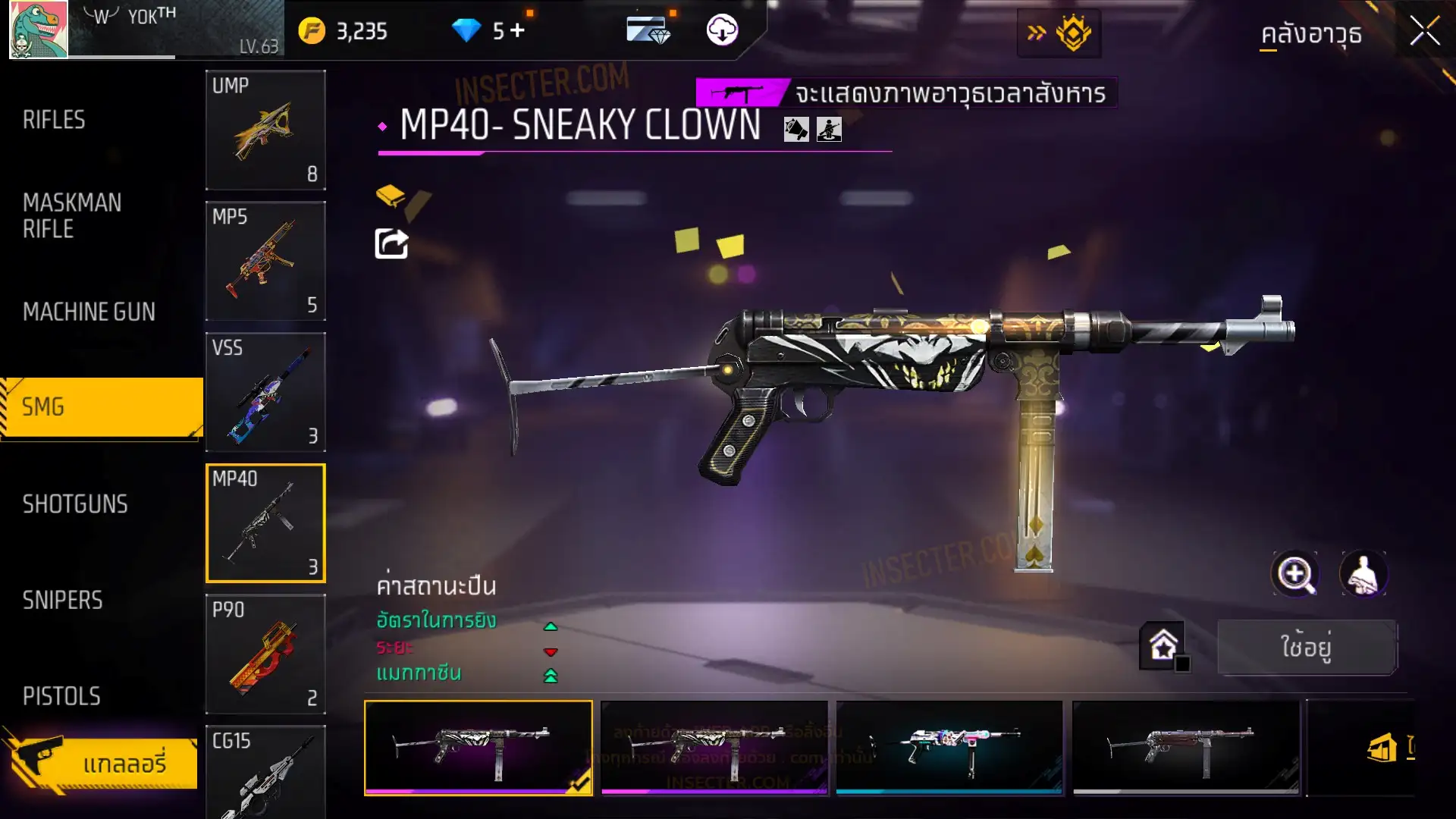This screenshot has height=819, width=1456.
Task: Pick the P90 weapon slot
Action: click(x=265, y=654)
